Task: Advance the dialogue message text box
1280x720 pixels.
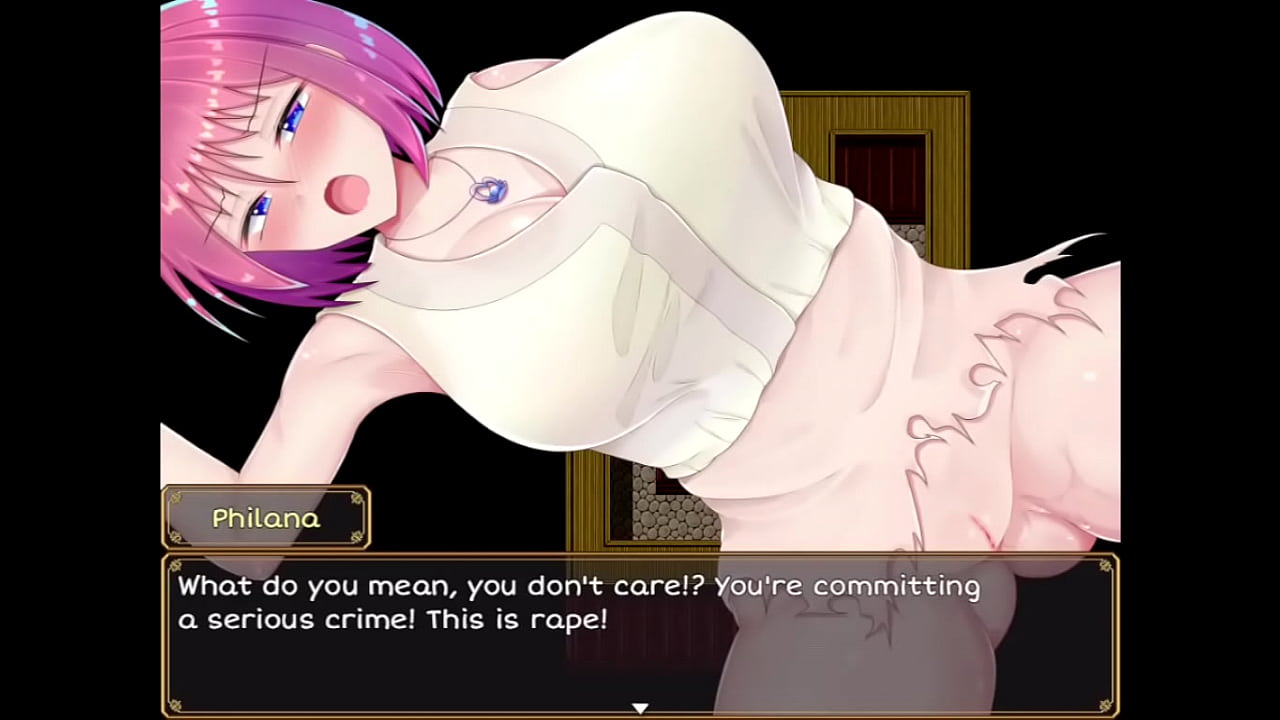Action: click(x=640, y=634)
